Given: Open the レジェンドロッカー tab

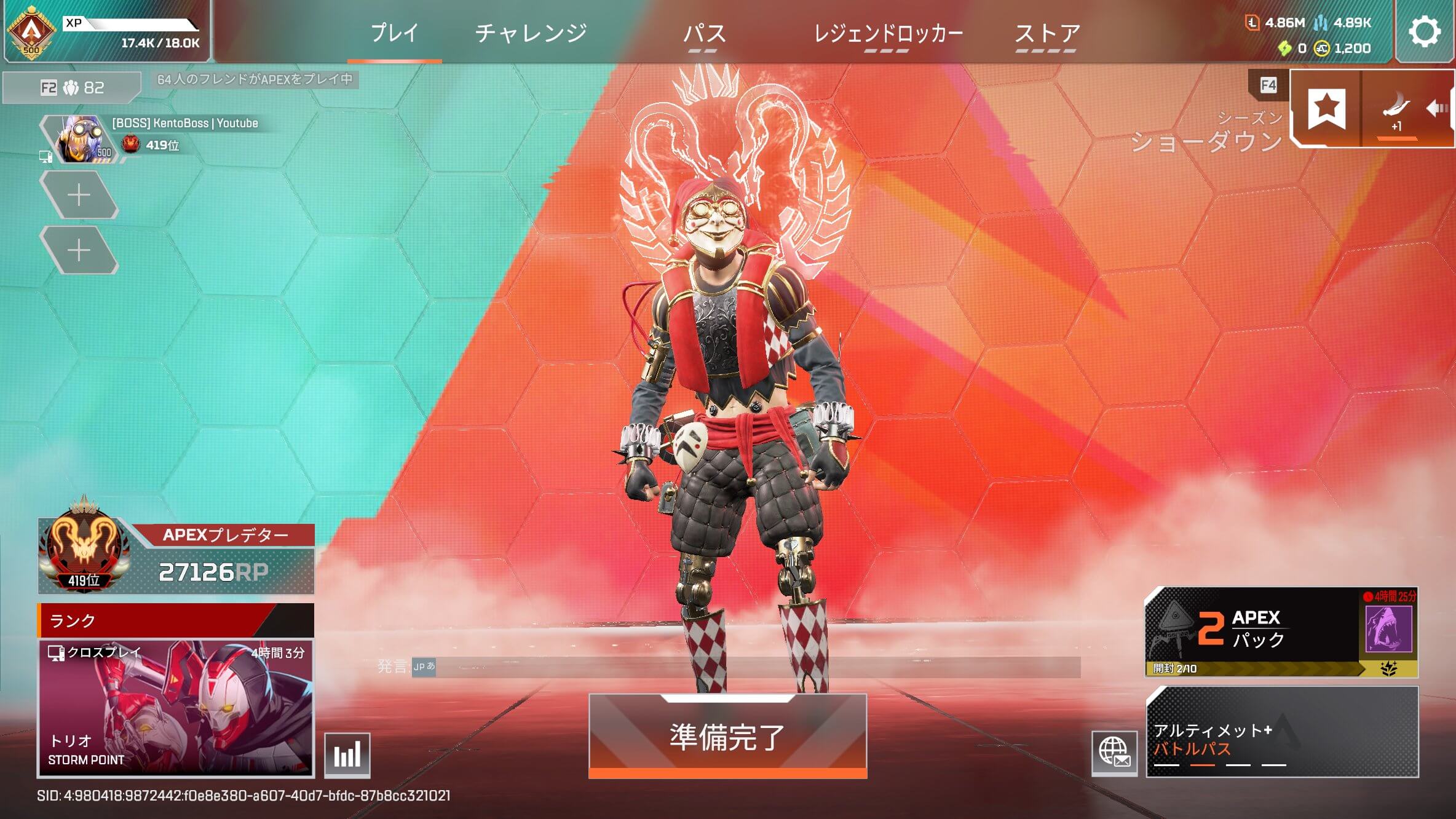Looking at the screenshot, I should (x=888, y=33).
